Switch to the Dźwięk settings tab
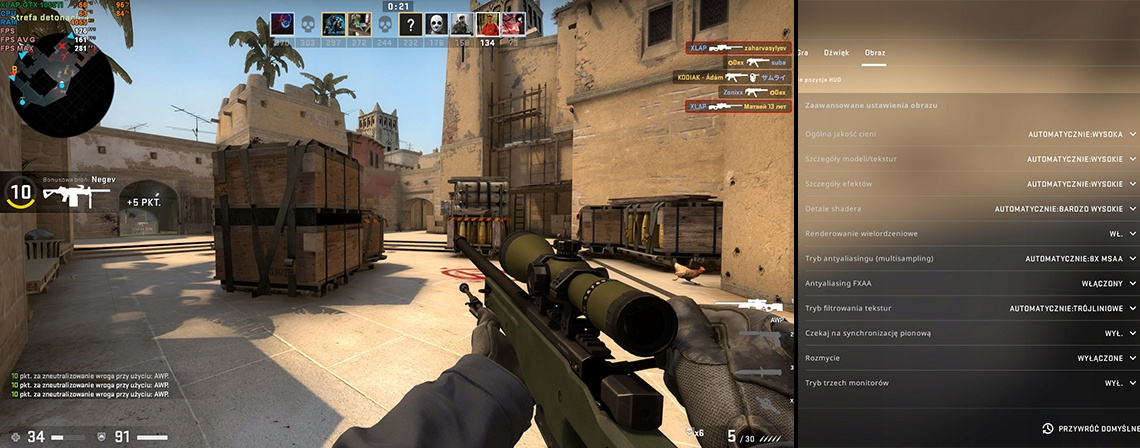Screen dimensions: 1140x448 [836, 52]
